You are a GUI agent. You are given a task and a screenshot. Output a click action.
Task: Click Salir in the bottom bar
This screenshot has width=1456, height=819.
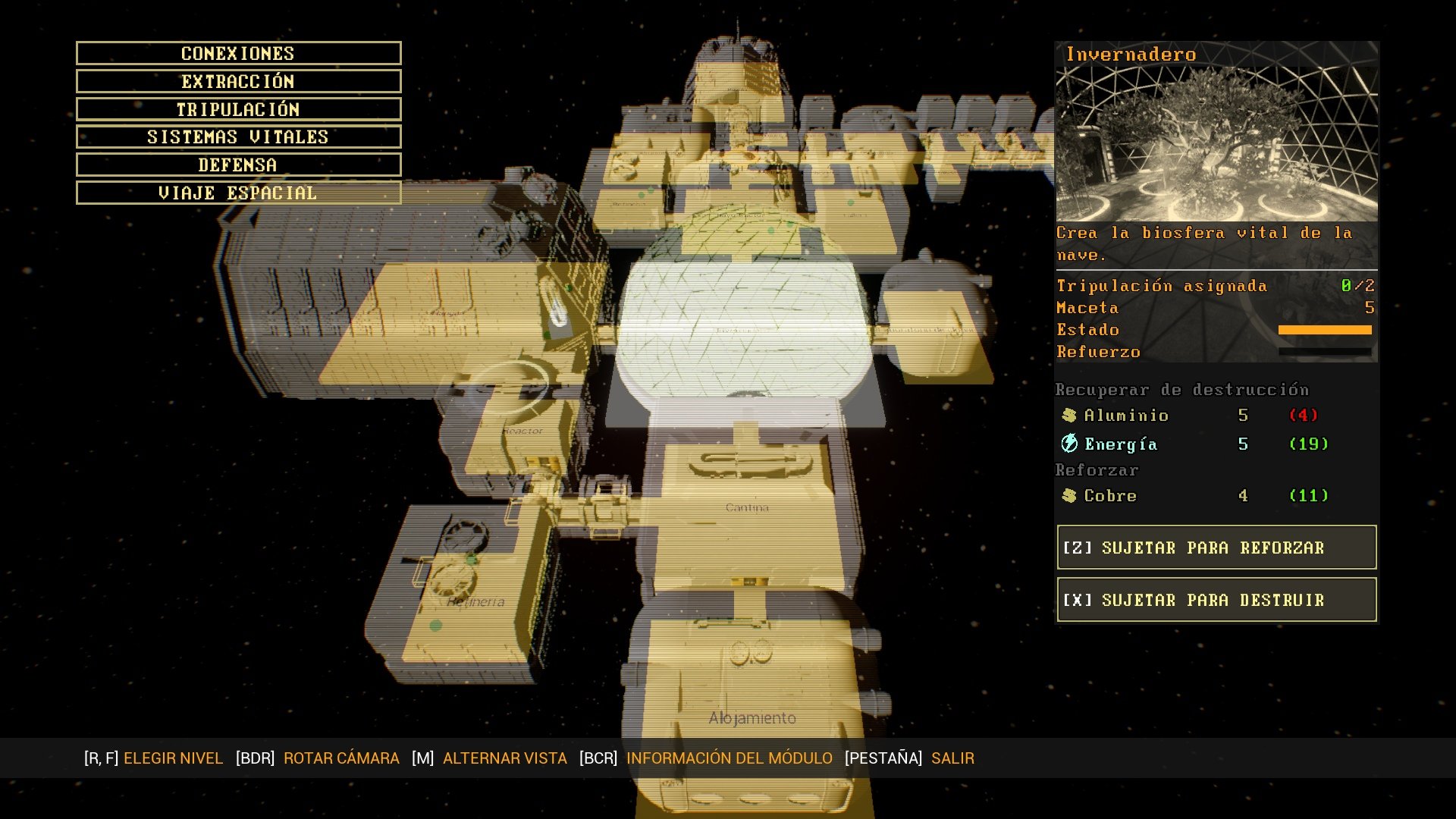pos(954,758)
